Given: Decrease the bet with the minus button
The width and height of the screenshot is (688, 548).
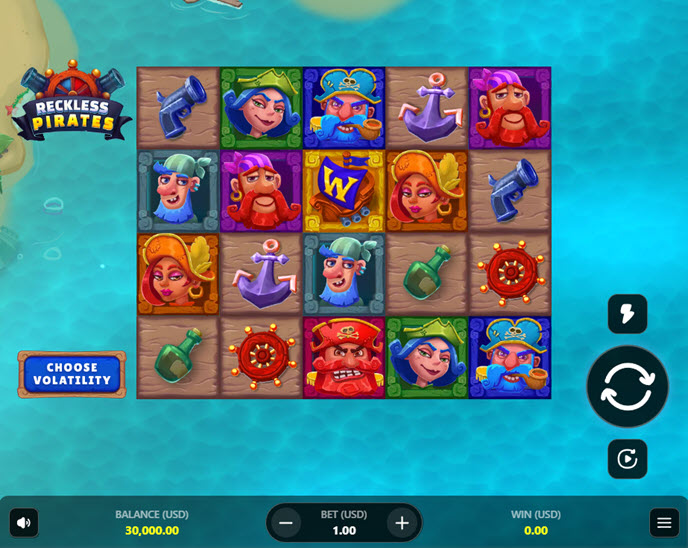Looking at the screenshot, I should pyautogui.click(x=286, y=522).
